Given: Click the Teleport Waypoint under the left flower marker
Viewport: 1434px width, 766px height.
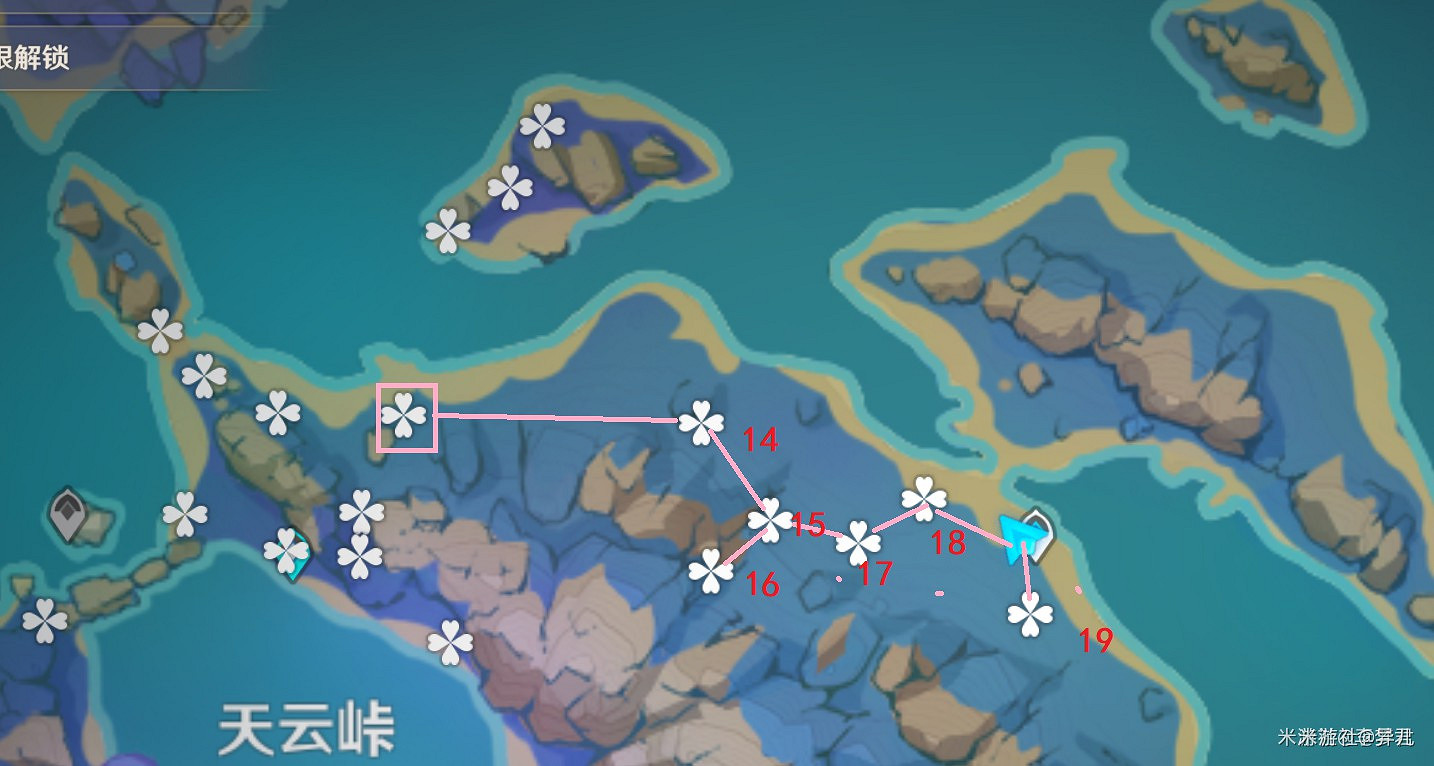Looking at the screenshot, I should tap(293, 560).
